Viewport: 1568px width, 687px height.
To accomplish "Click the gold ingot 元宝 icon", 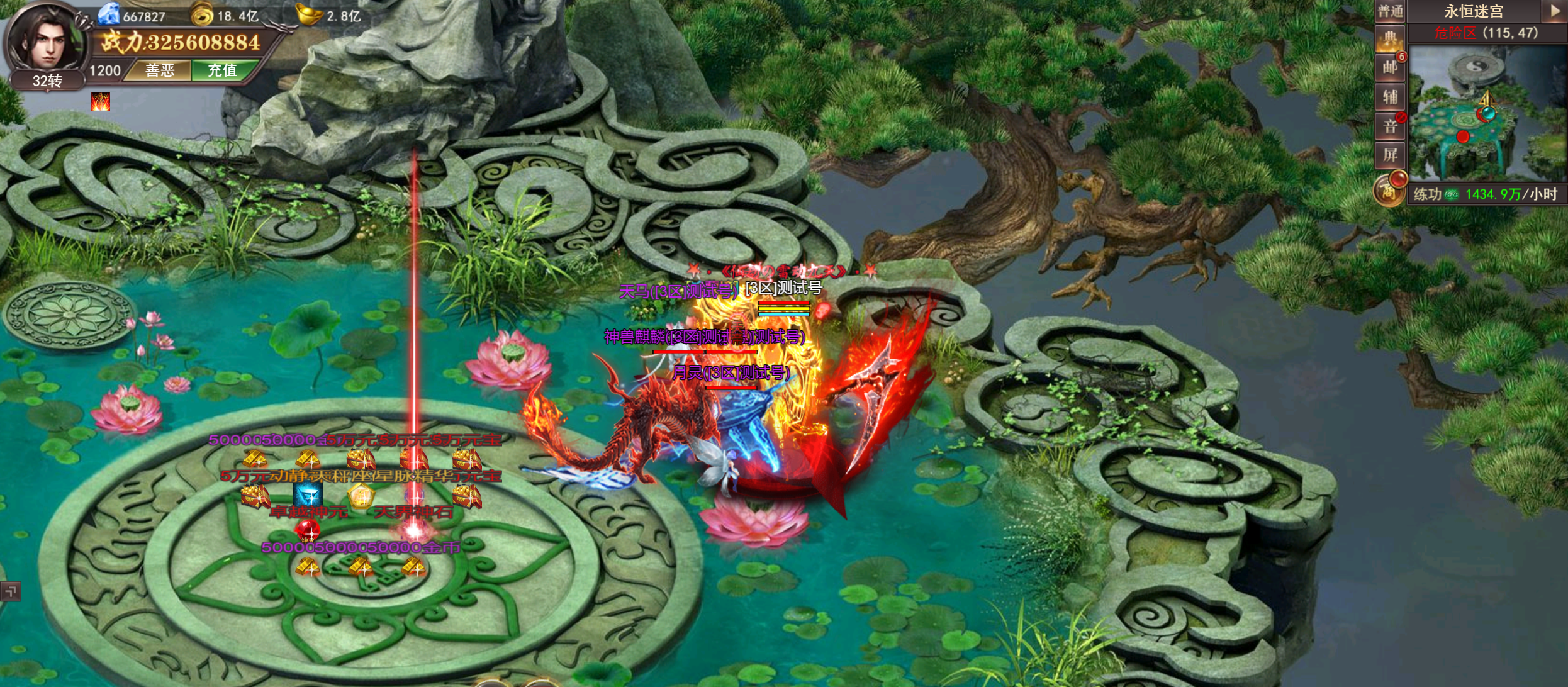I will pyautogui.click(x=309, y=14).
